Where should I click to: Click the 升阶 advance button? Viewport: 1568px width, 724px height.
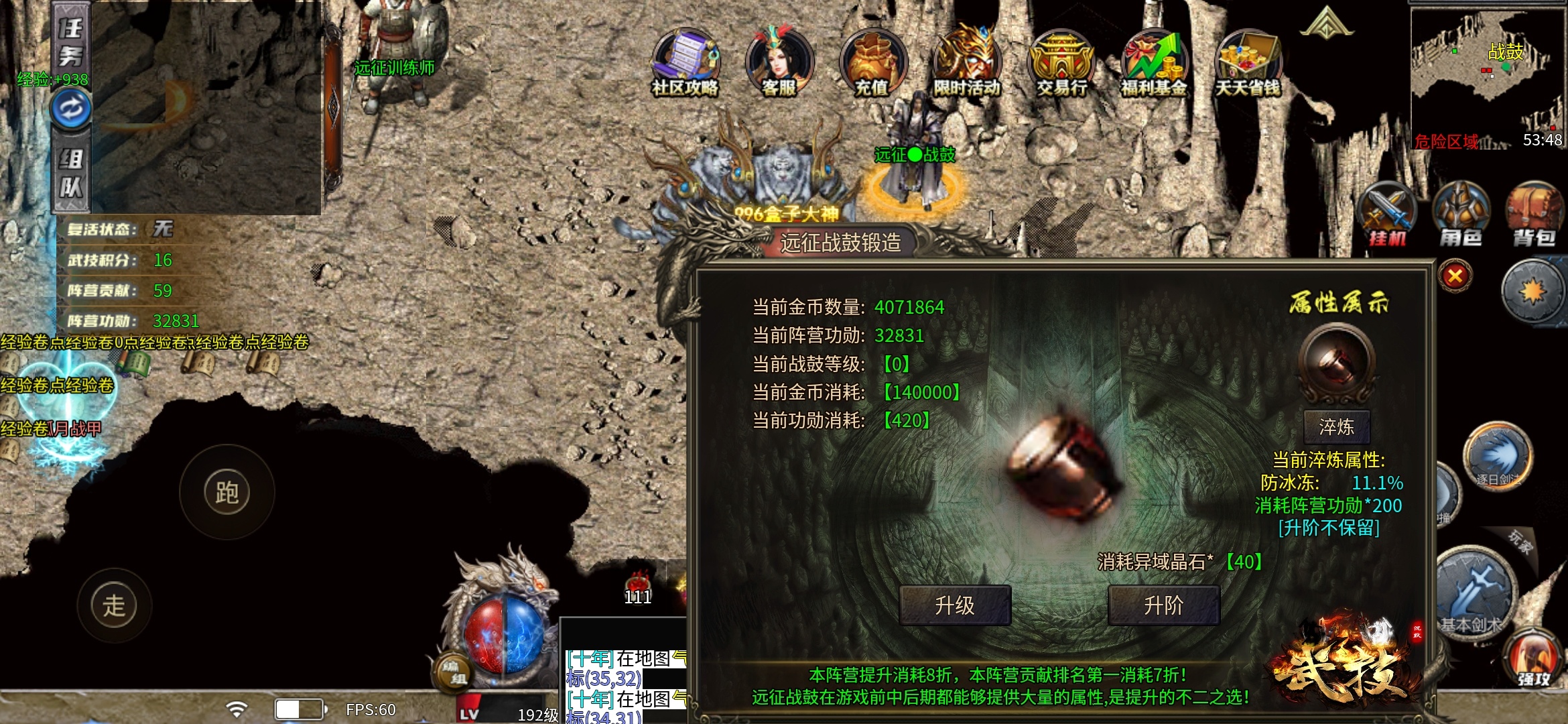coord(1163,605)
